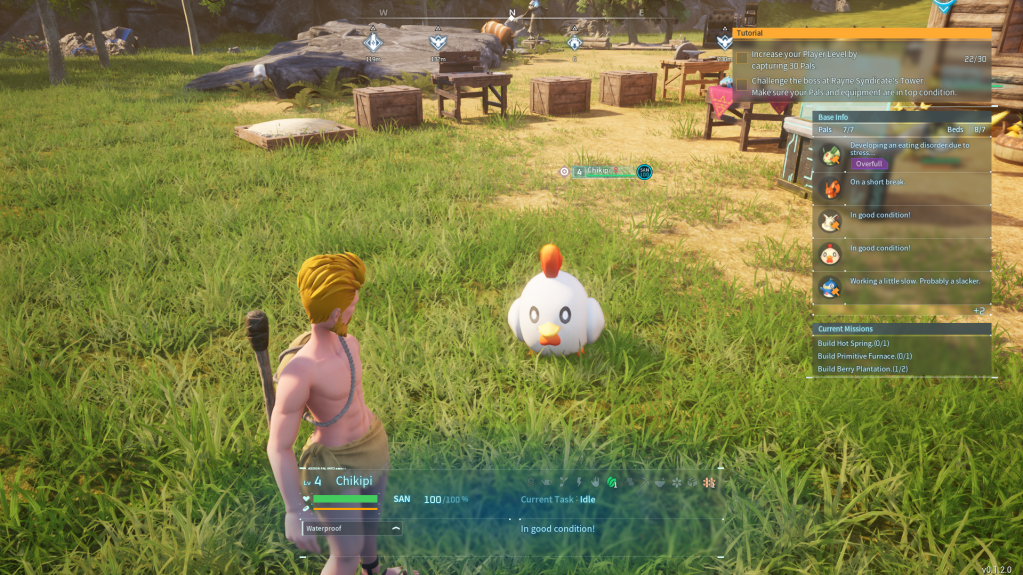Click the orange farming work suitability icon

pyautogui.click(x=709, y=483)
